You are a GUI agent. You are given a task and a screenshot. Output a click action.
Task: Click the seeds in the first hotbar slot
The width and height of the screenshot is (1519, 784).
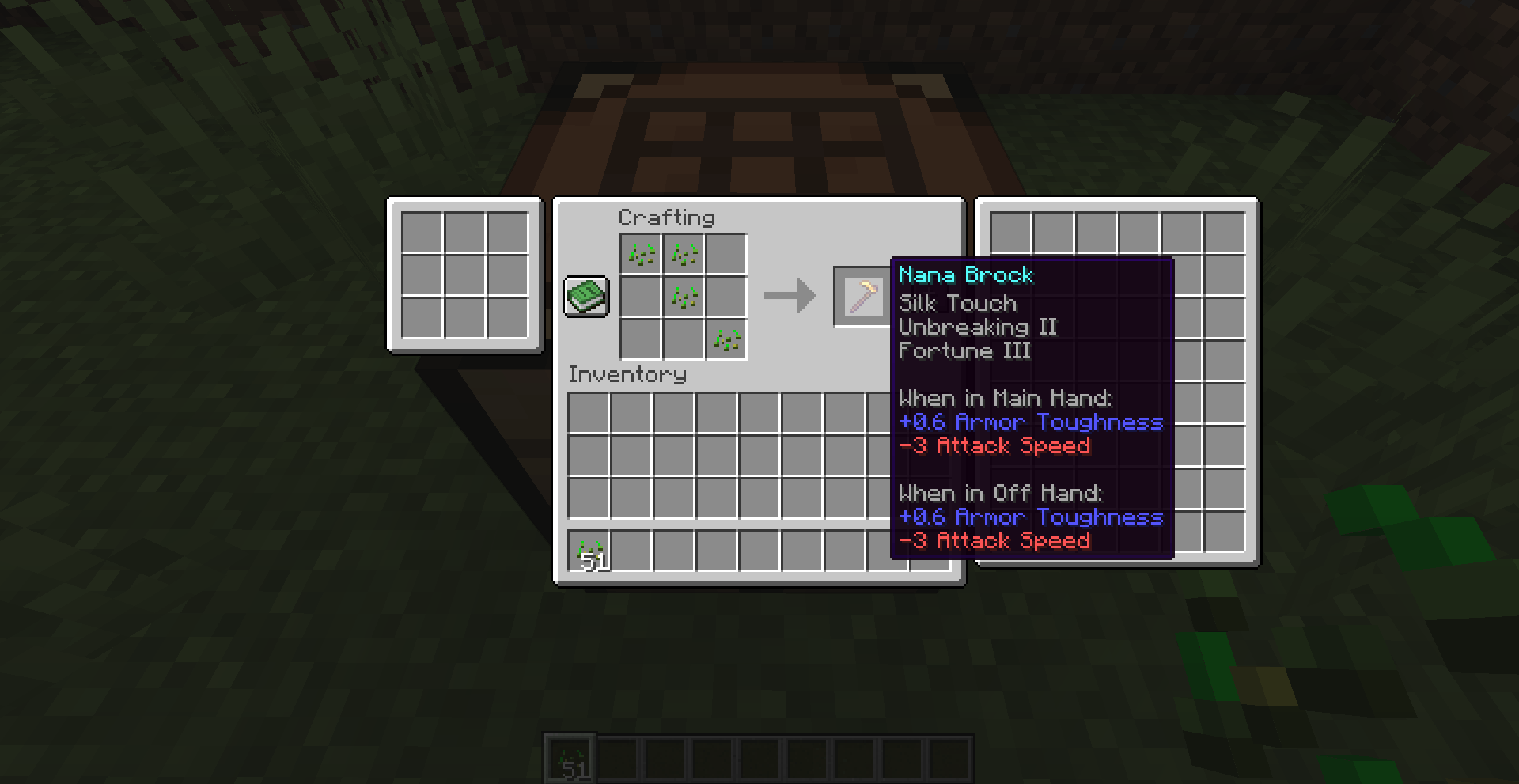pos(569,760)
